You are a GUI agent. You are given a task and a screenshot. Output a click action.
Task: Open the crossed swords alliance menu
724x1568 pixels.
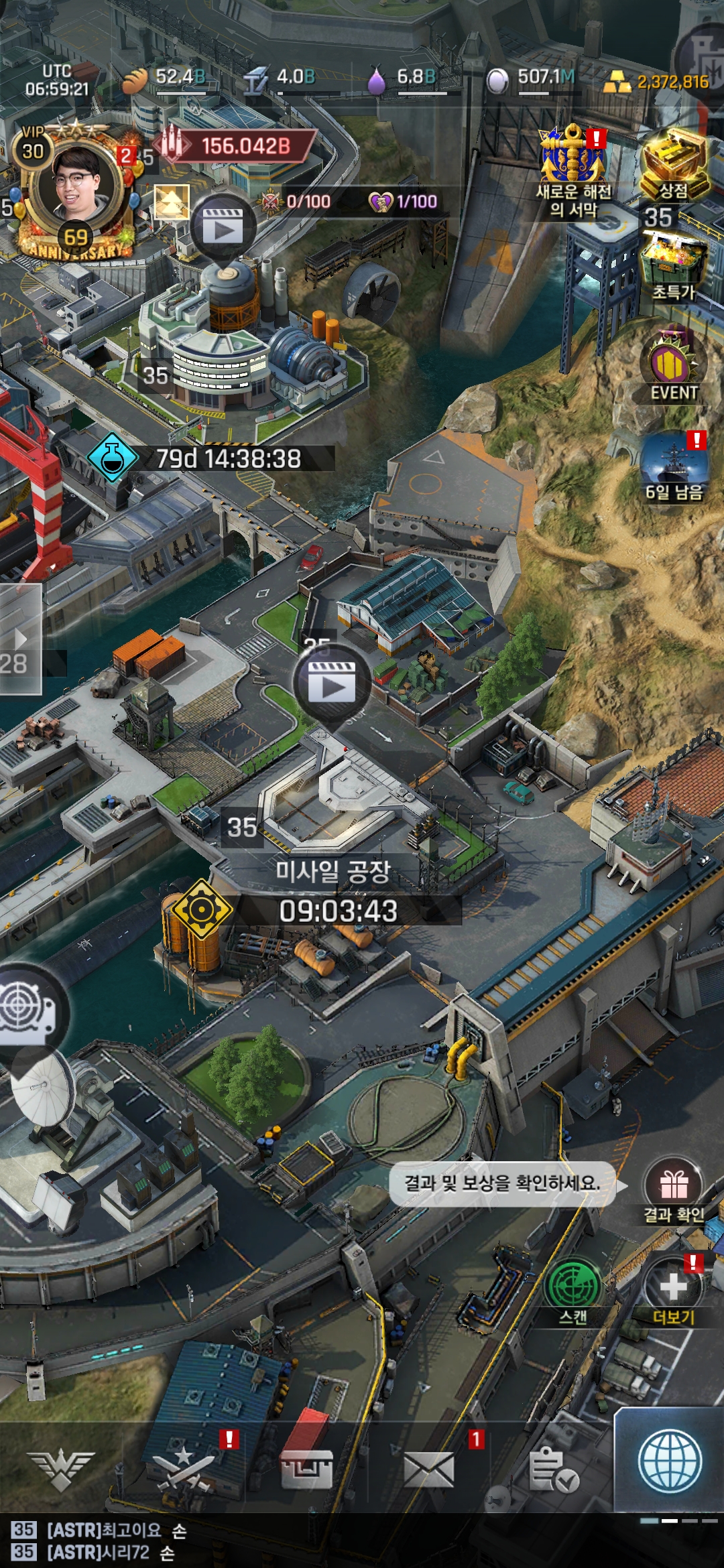tap(183, 1469)
